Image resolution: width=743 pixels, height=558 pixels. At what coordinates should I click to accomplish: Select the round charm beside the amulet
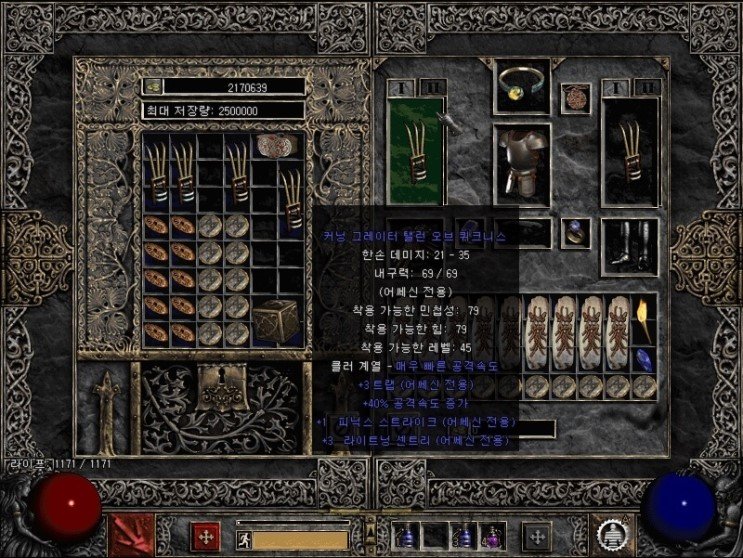click(574, 98)
